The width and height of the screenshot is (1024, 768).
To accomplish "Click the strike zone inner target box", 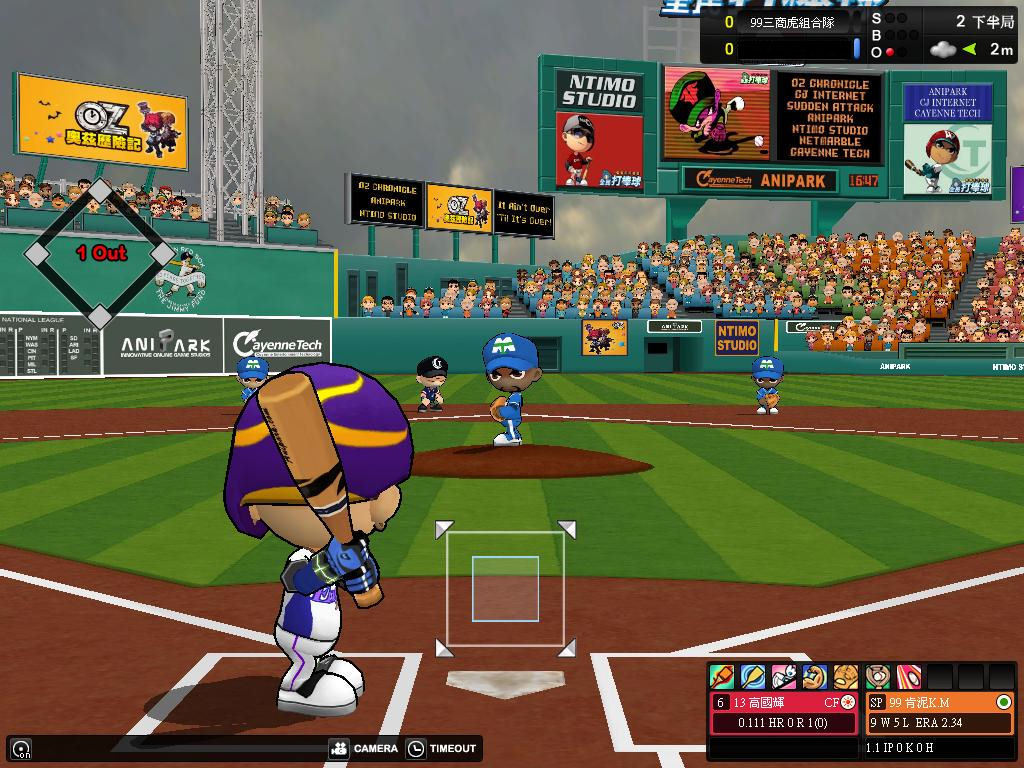I will point(505,589).
